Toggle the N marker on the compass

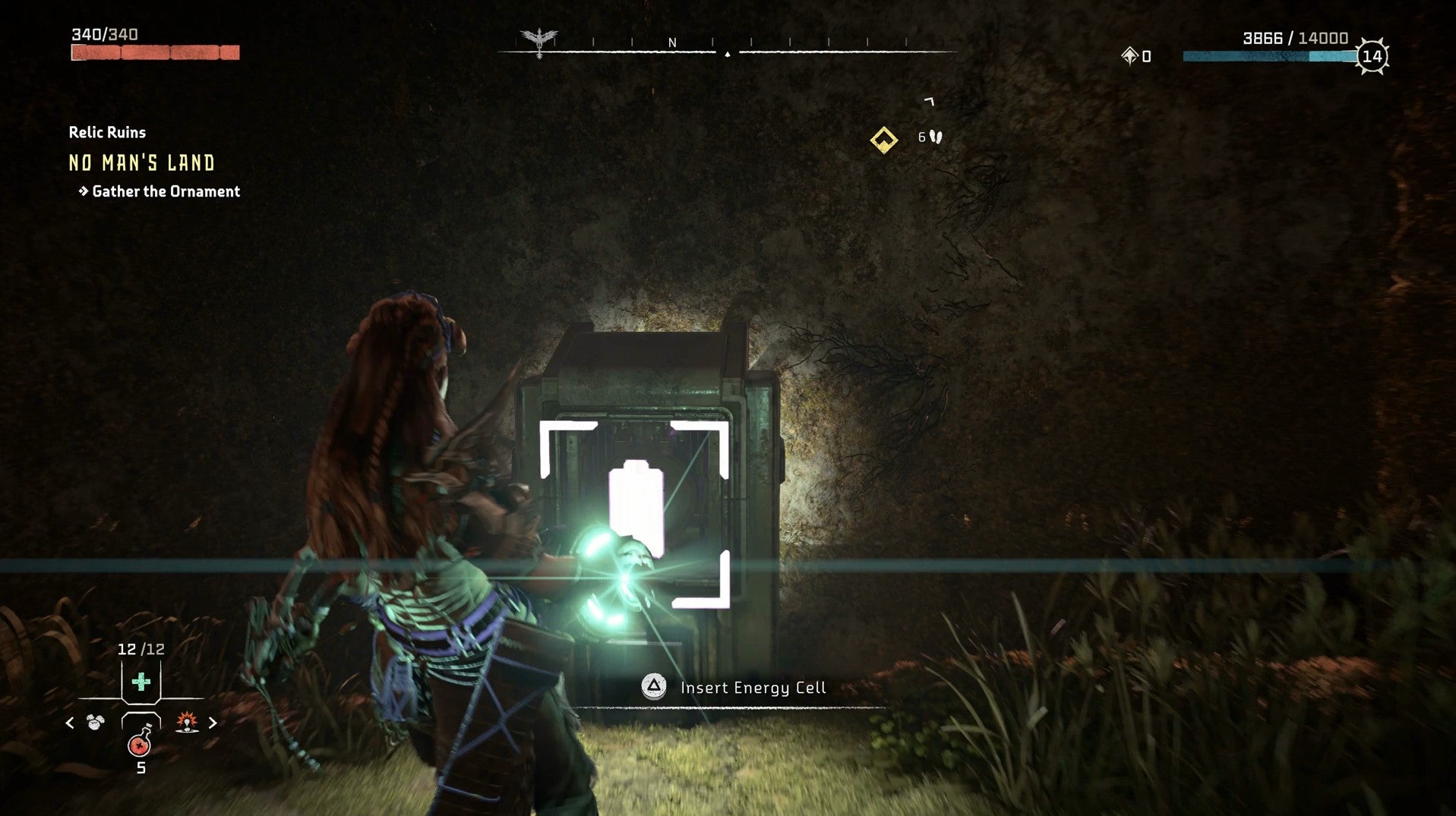671,42
